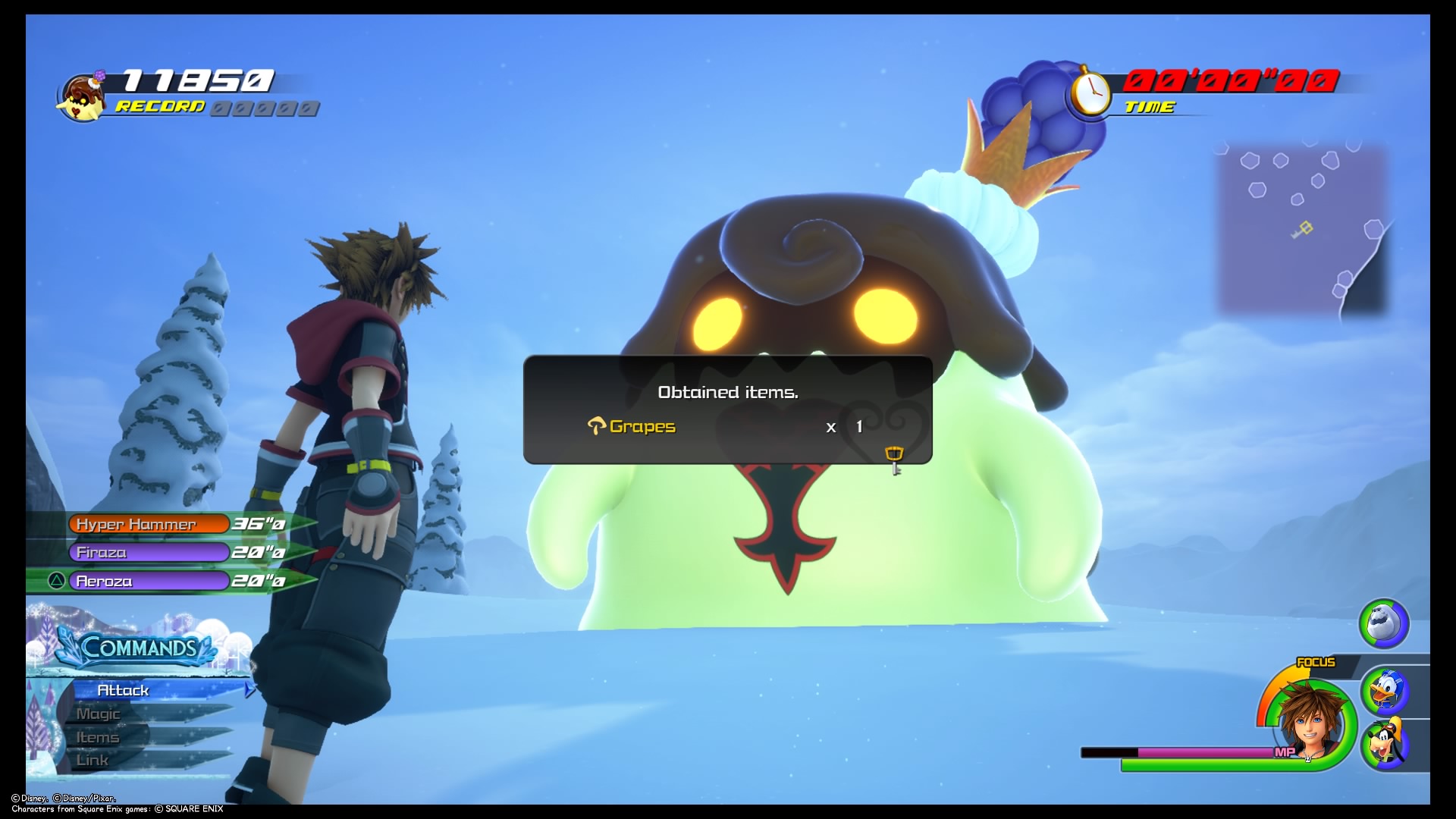Click the mushroom icon beside Grapes

598,426
